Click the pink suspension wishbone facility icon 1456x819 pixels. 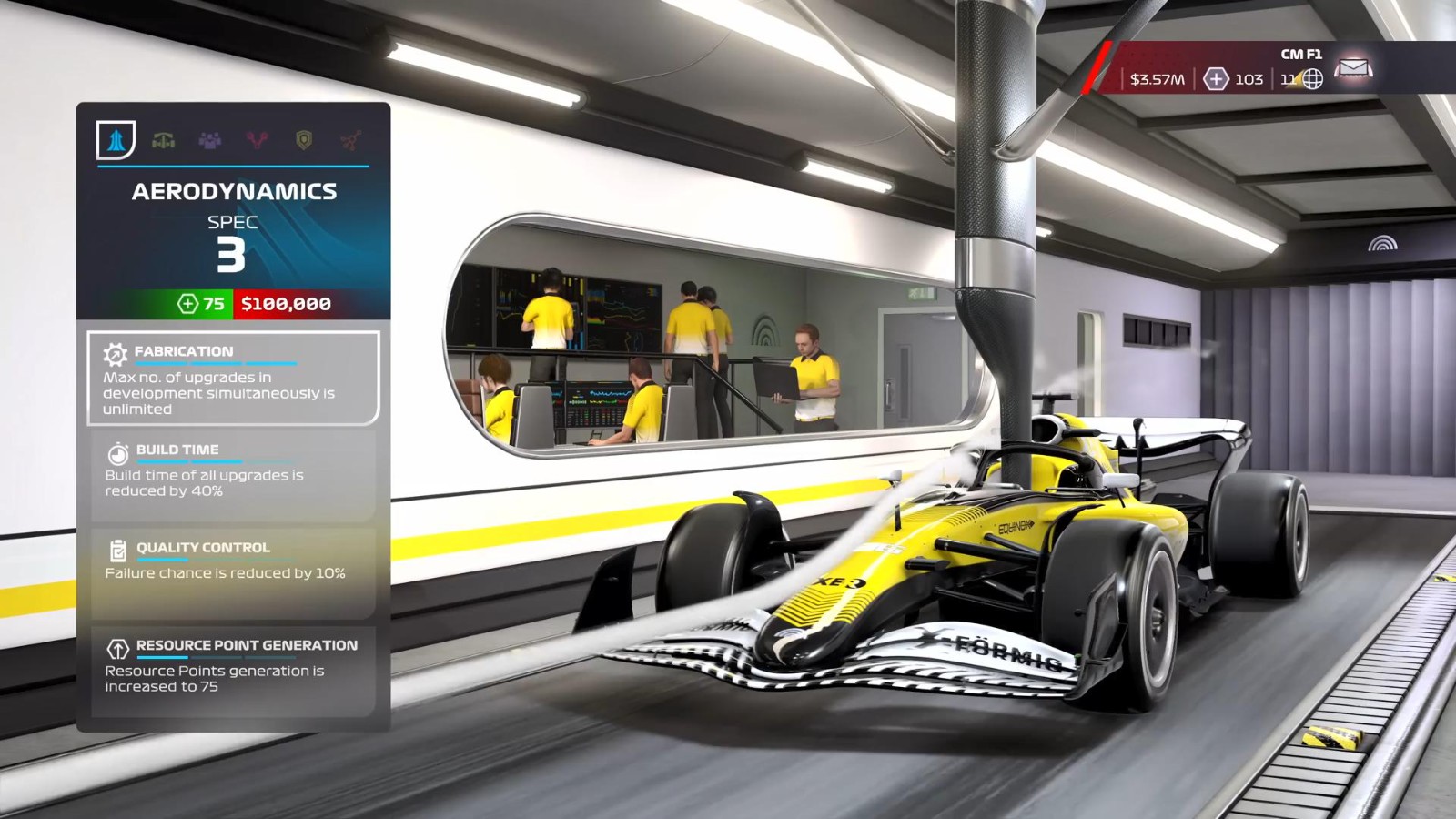[256, 141]
